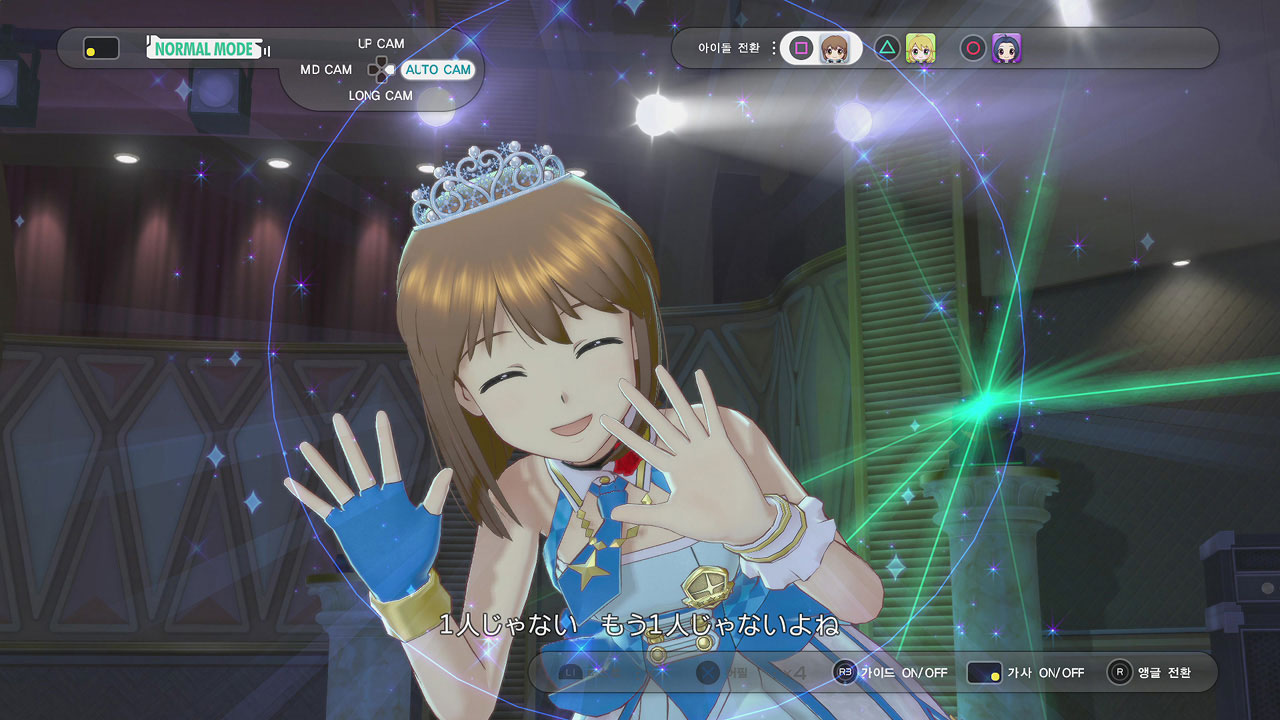Choose the purple-haired idol portrait
This screenshot has height=720, width=1280.
(x=1006, y=48)
